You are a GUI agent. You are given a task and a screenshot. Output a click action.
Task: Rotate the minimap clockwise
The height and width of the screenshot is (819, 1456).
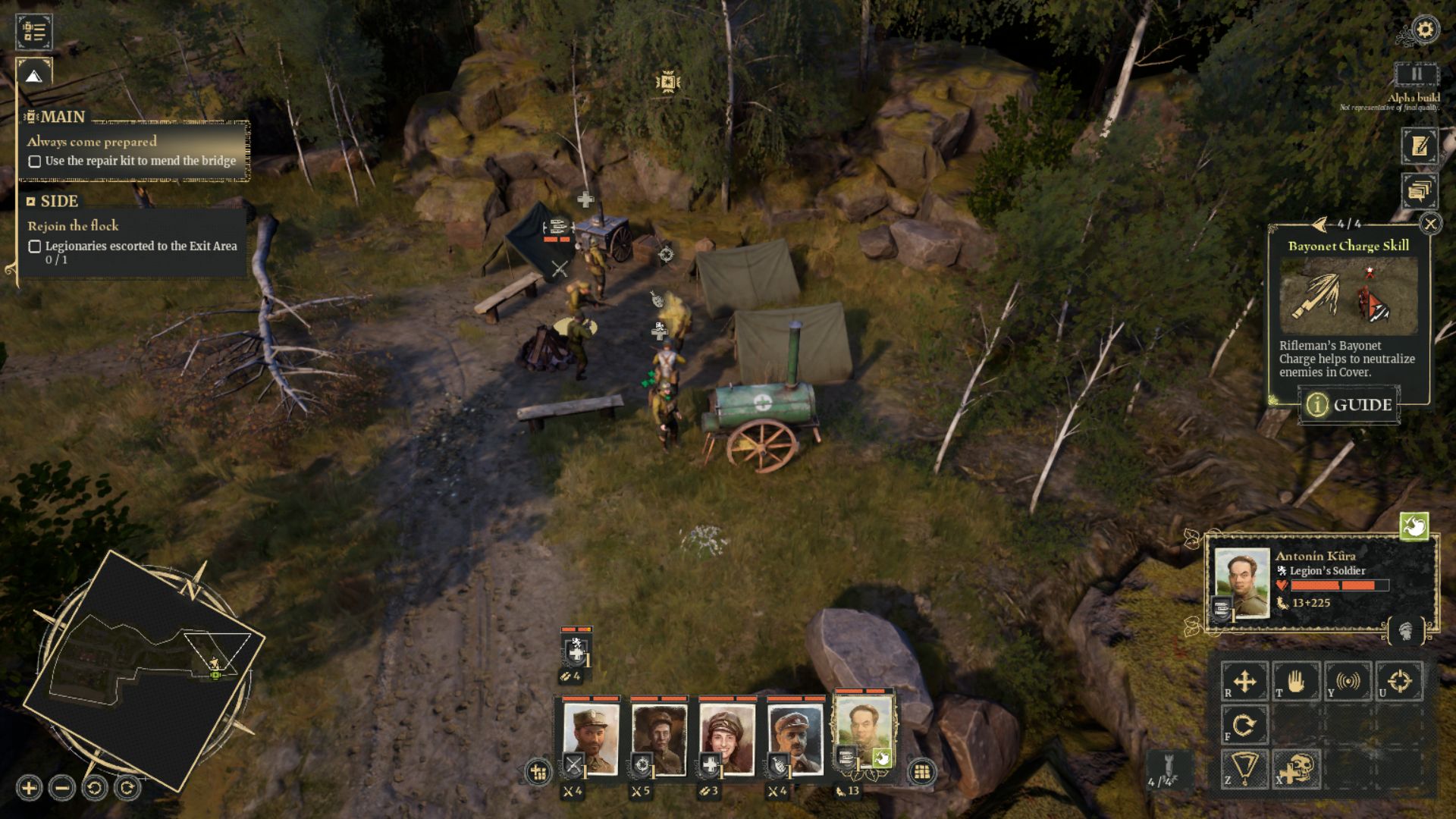coord(127,788)
